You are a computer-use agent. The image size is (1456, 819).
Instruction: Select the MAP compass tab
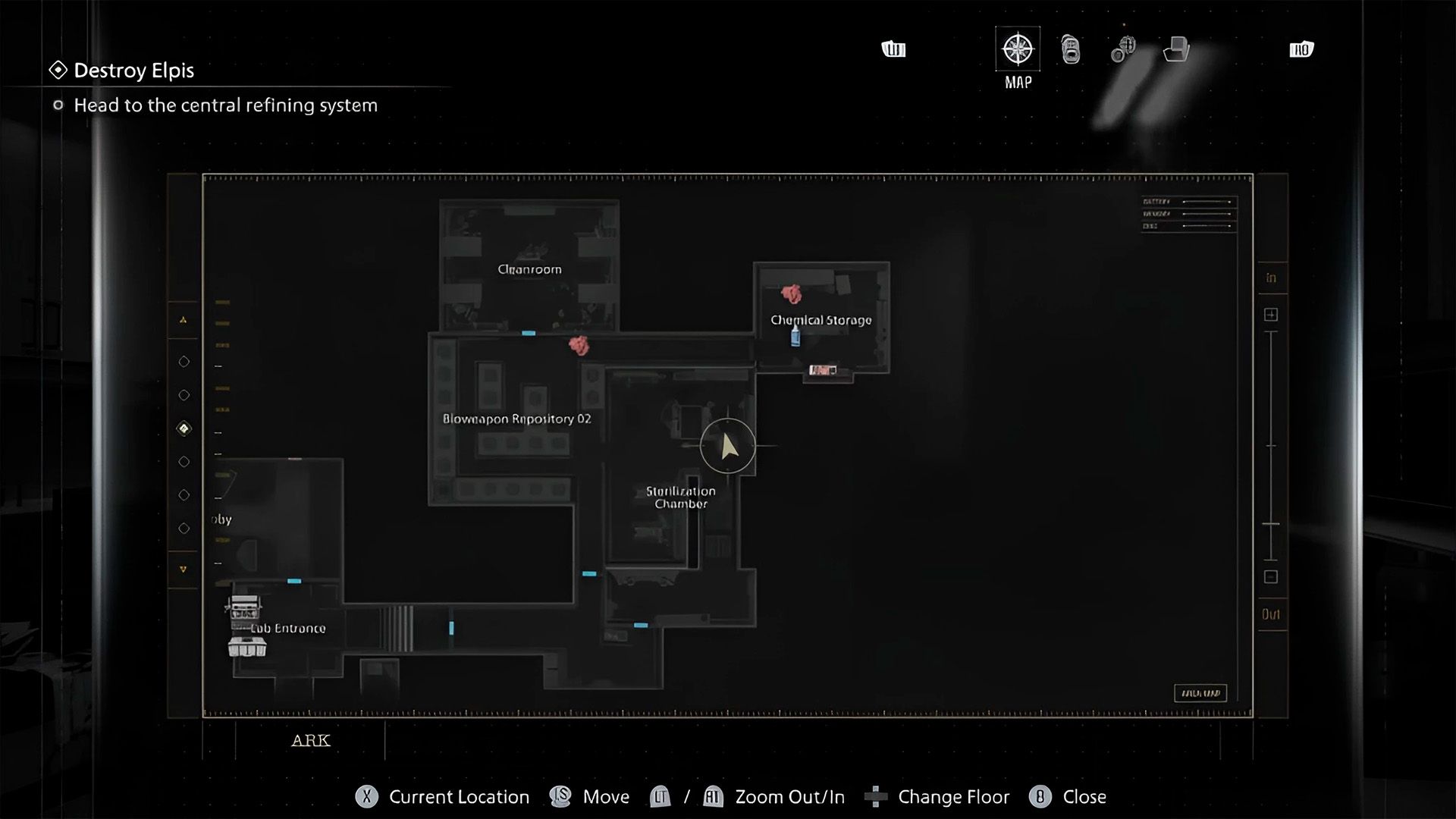[x=1017, y=50]
